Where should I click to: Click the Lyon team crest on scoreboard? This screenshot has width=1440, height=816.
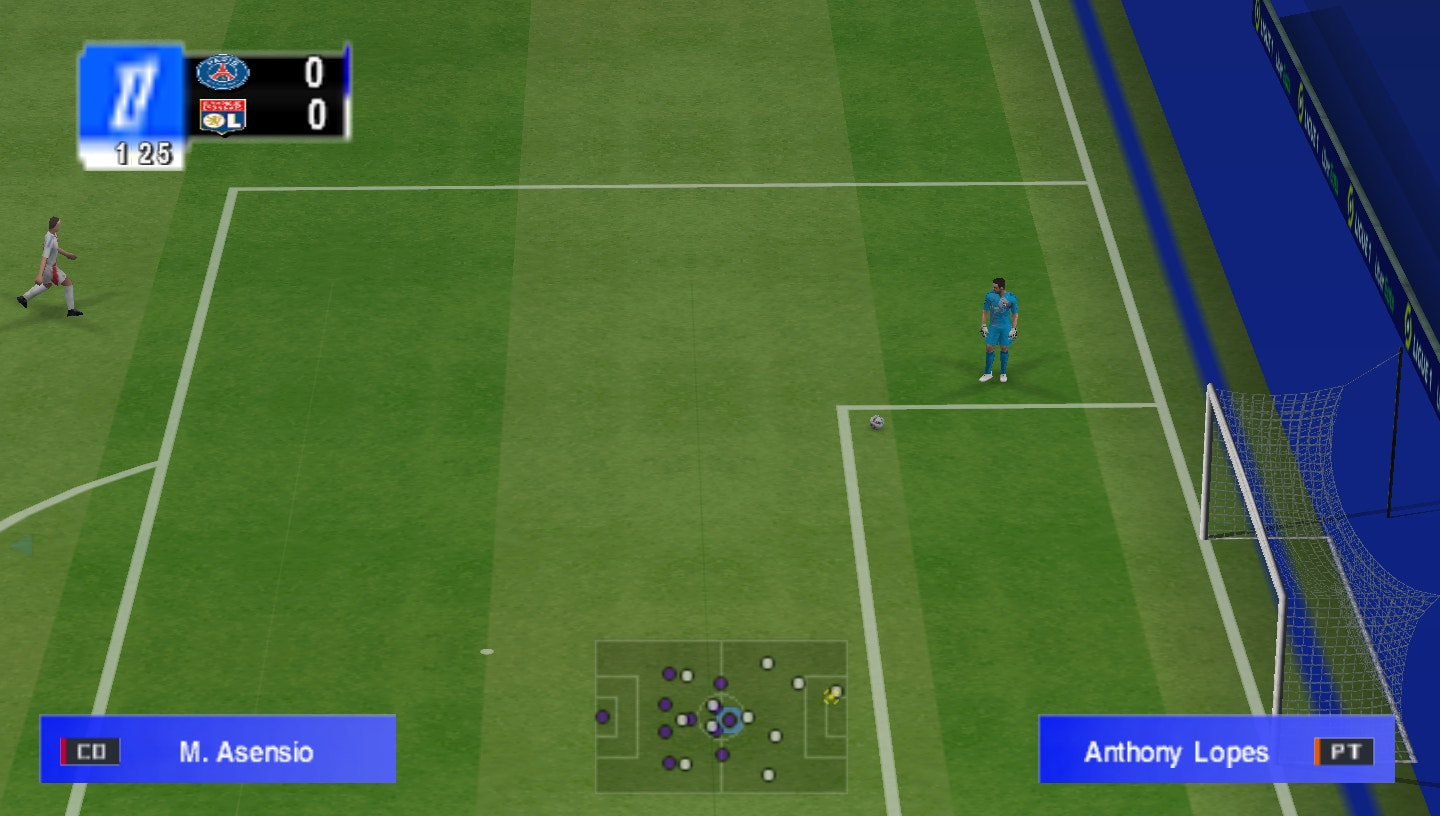222,116
